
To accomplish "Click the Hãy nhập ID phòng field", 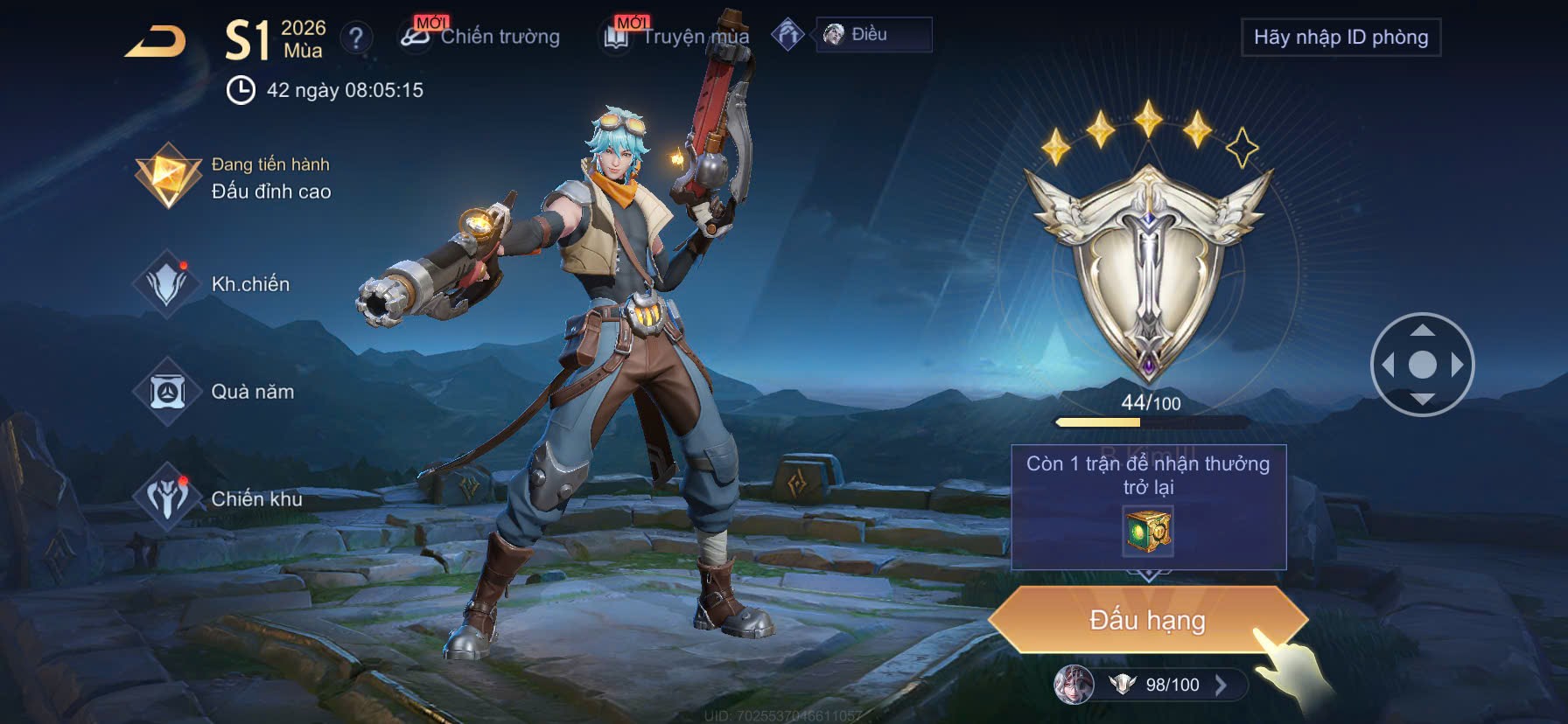I will pos(1340,37).
